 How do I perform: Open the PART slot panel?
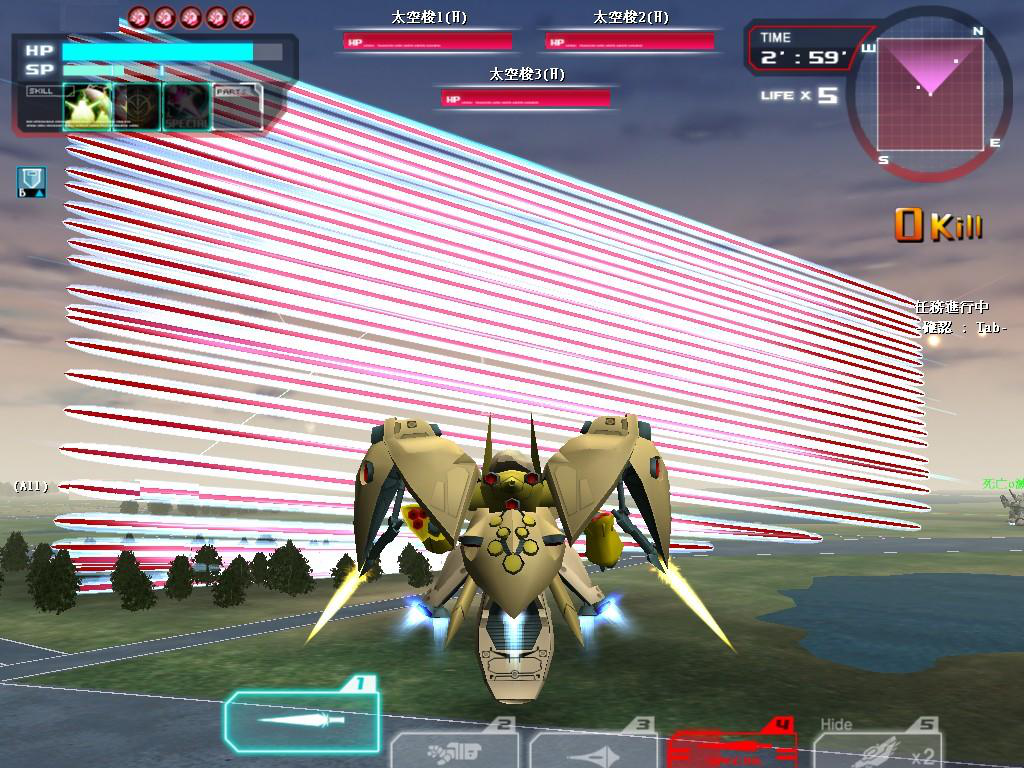pyautogui.click(x=238, y=107)
